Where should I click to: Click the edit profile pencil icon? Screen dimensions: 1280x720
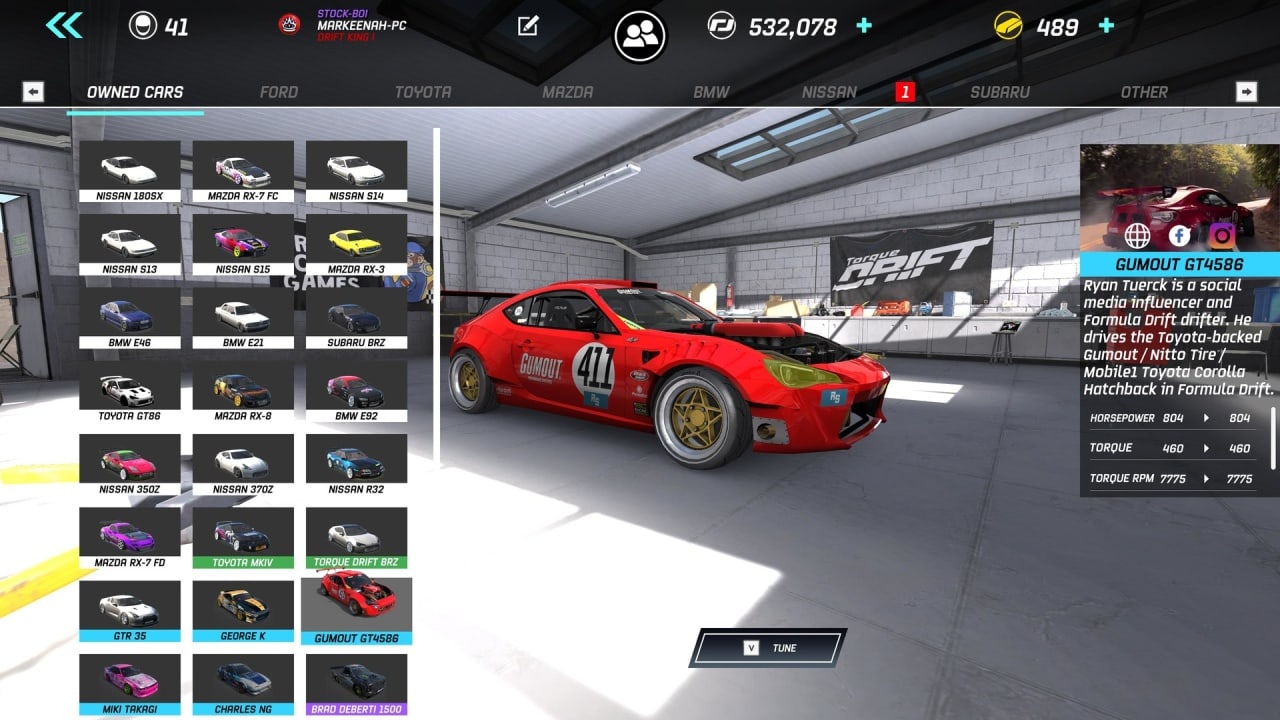528,26
